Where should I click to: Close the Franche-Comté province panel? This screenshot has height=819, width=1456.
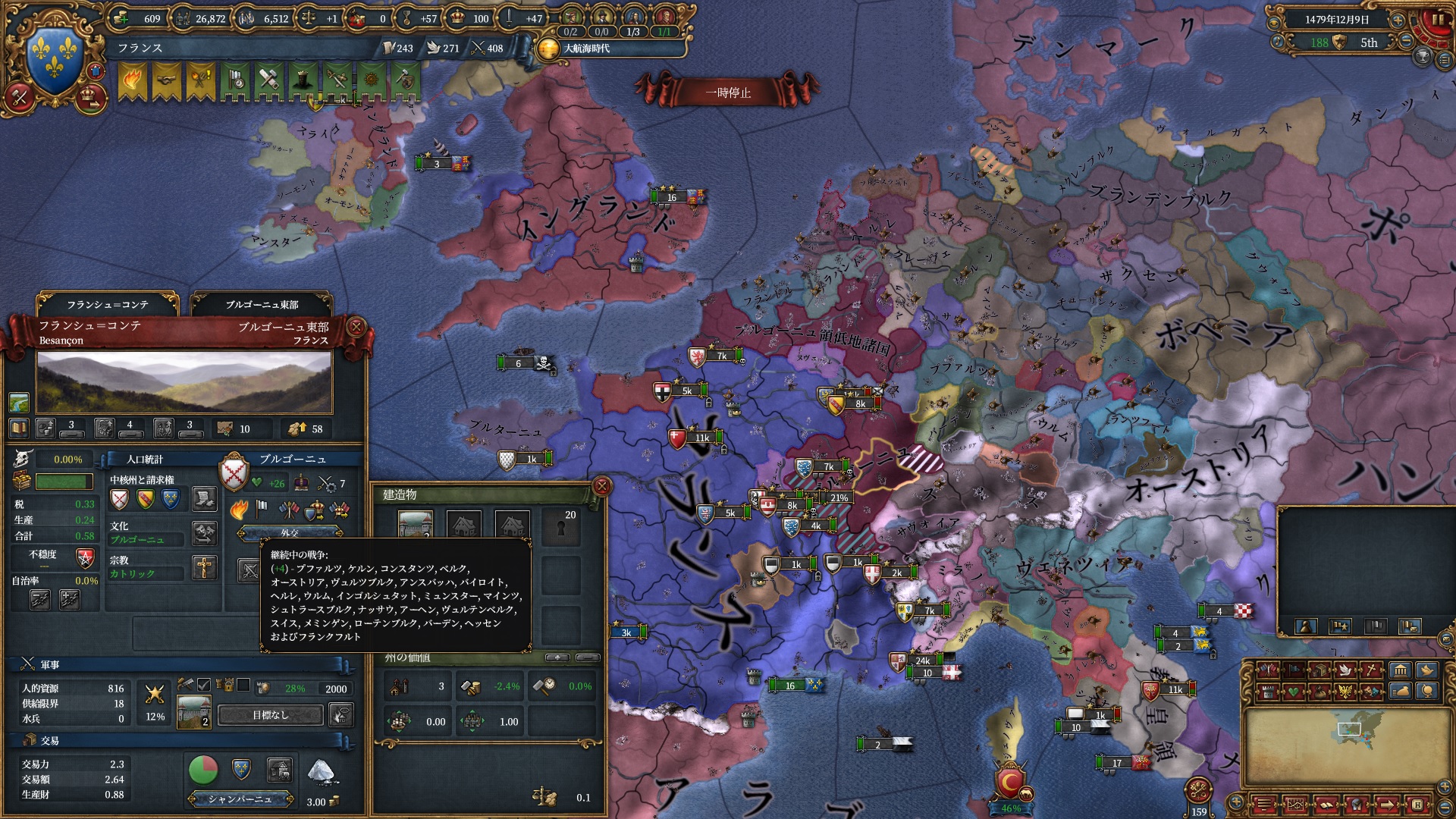(x=356, y=327)
